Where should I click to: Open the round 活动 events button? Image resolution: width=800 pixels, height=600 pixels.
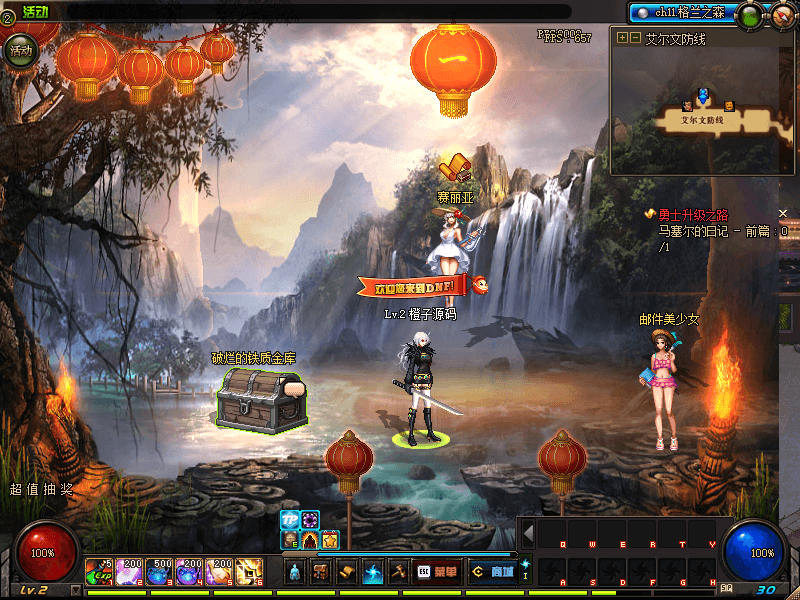click(x=20, y=50)
